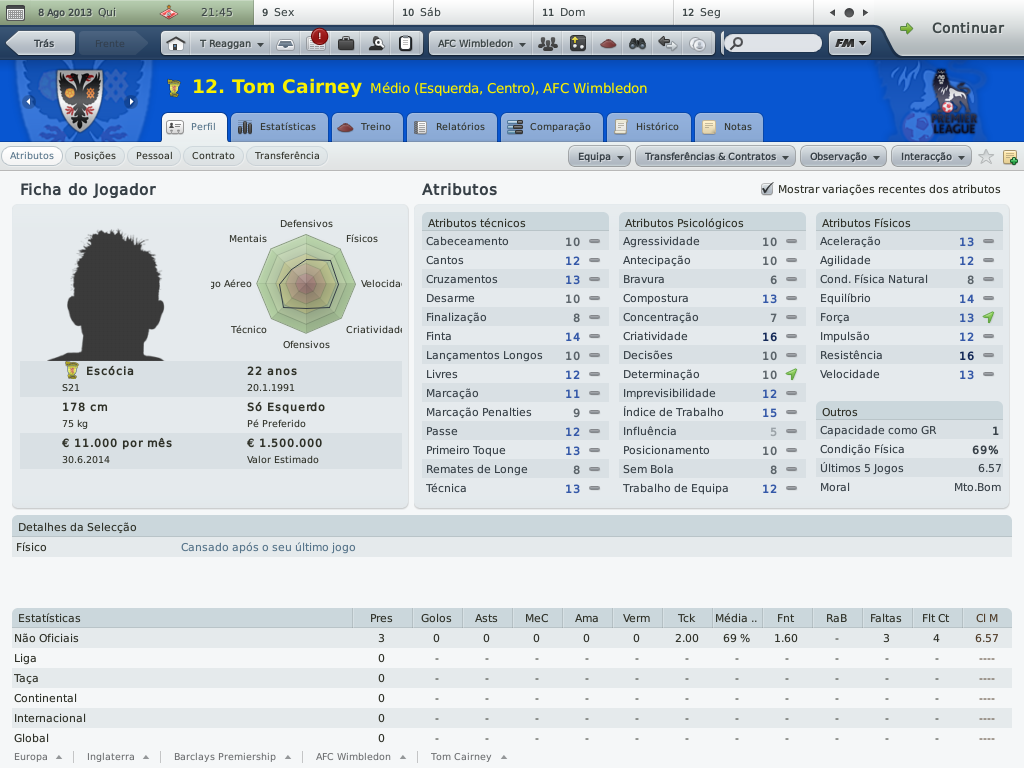Open Transferências & Contratos dropdown
This screenshot has height=768, width=1024.
pyautogui.click(x=716, y=157)
